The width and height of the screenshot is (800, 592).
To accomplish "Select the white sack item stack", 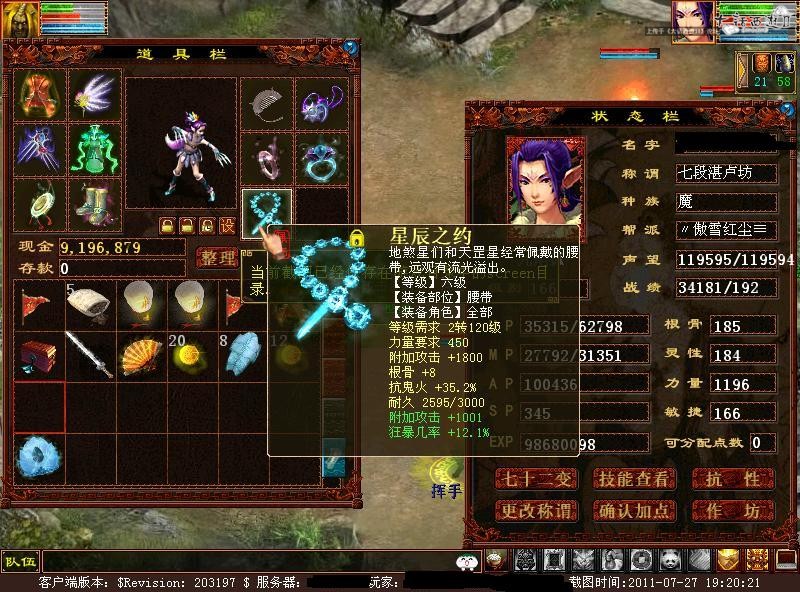I will [x=89, y=304].
